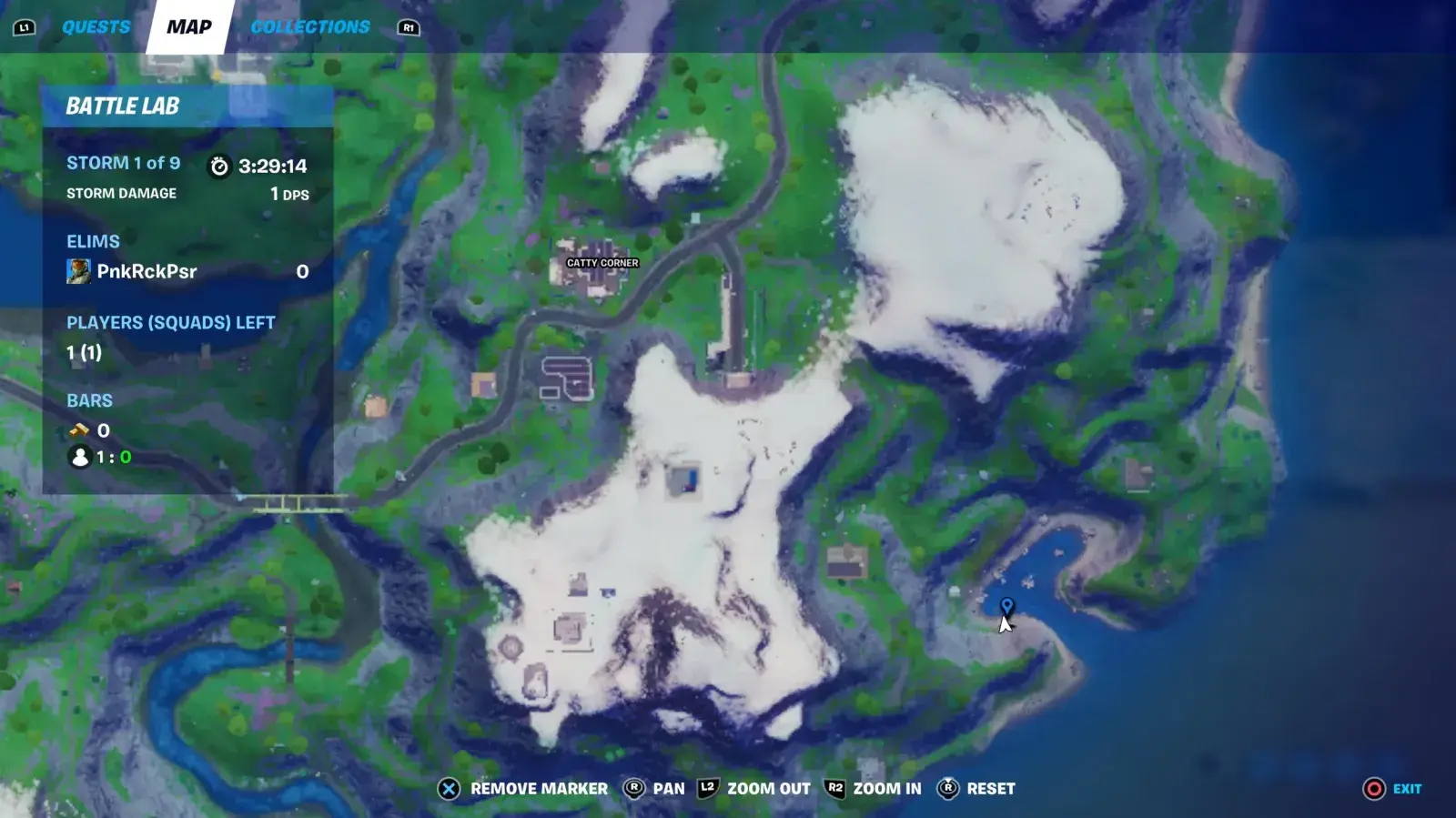The height and width of the screenshot is (818, 1456).
Task: Switch to the Quests tab
Action: click(x=96, y=27)
